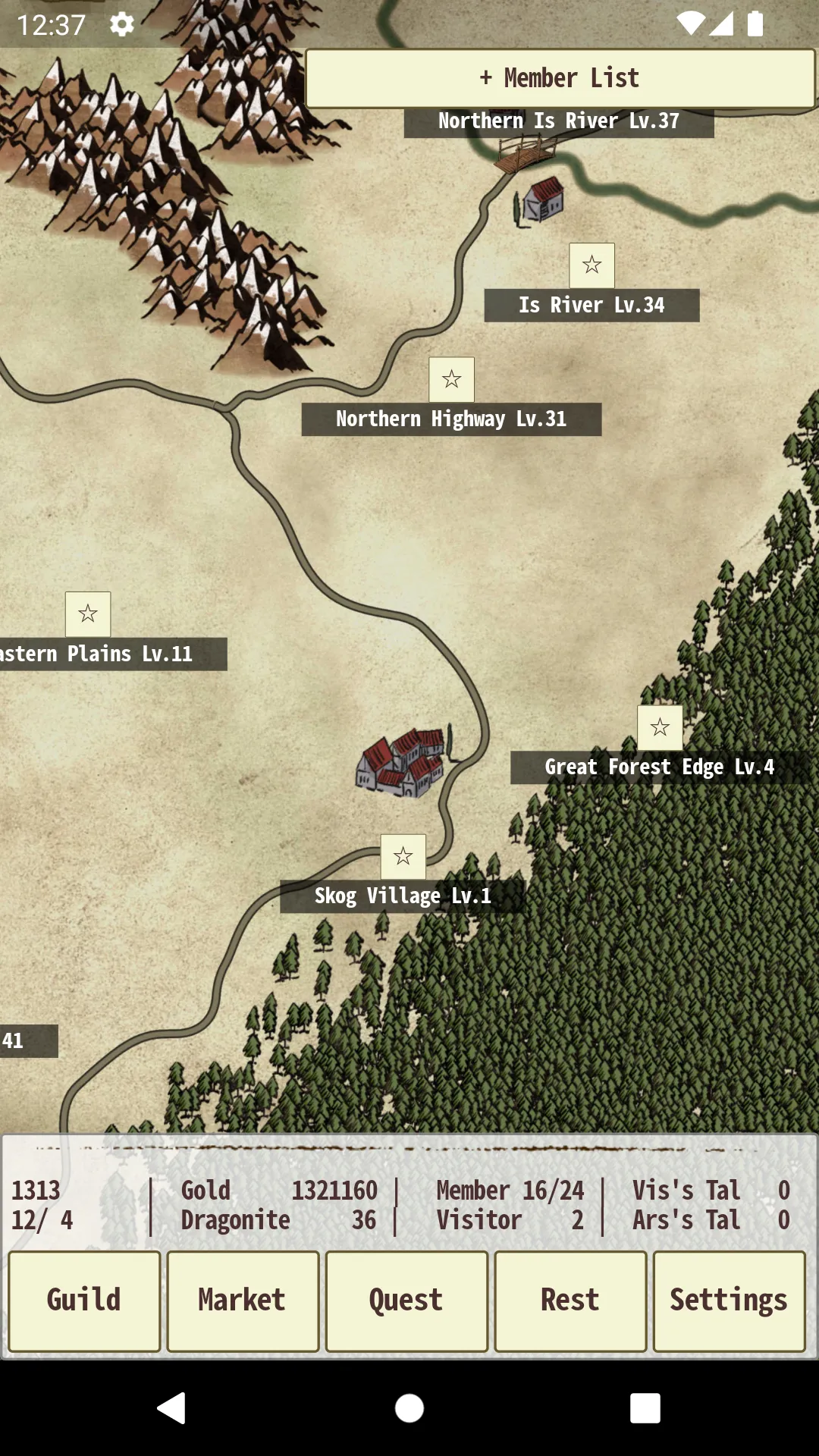Screen dimensions: 819x1456
Task: Tap the Android back navigation button
Action: pyautogui.click(x=172, y=1408)
